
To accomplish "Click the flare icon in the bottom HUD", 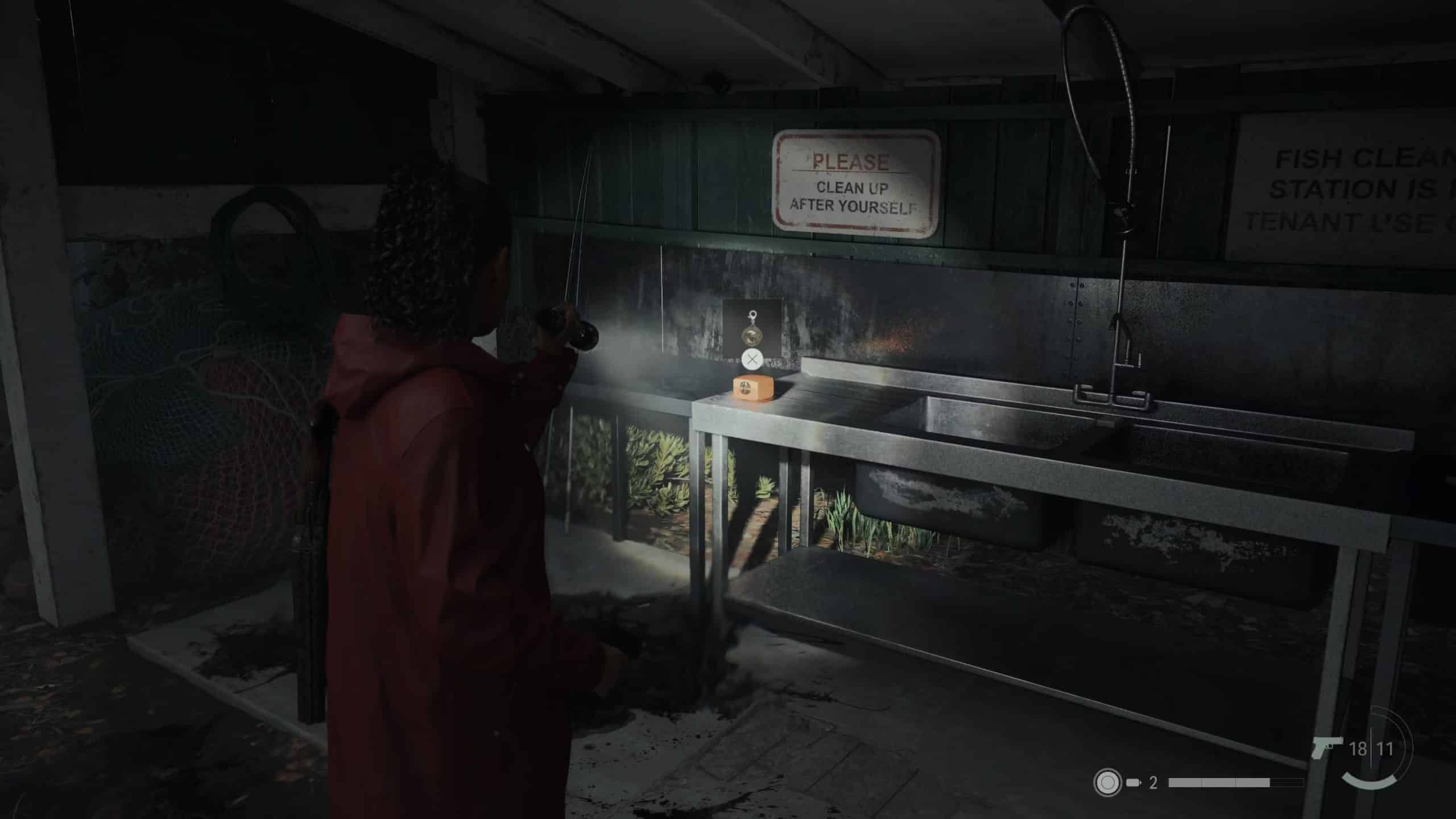I will coord(1107,781).
